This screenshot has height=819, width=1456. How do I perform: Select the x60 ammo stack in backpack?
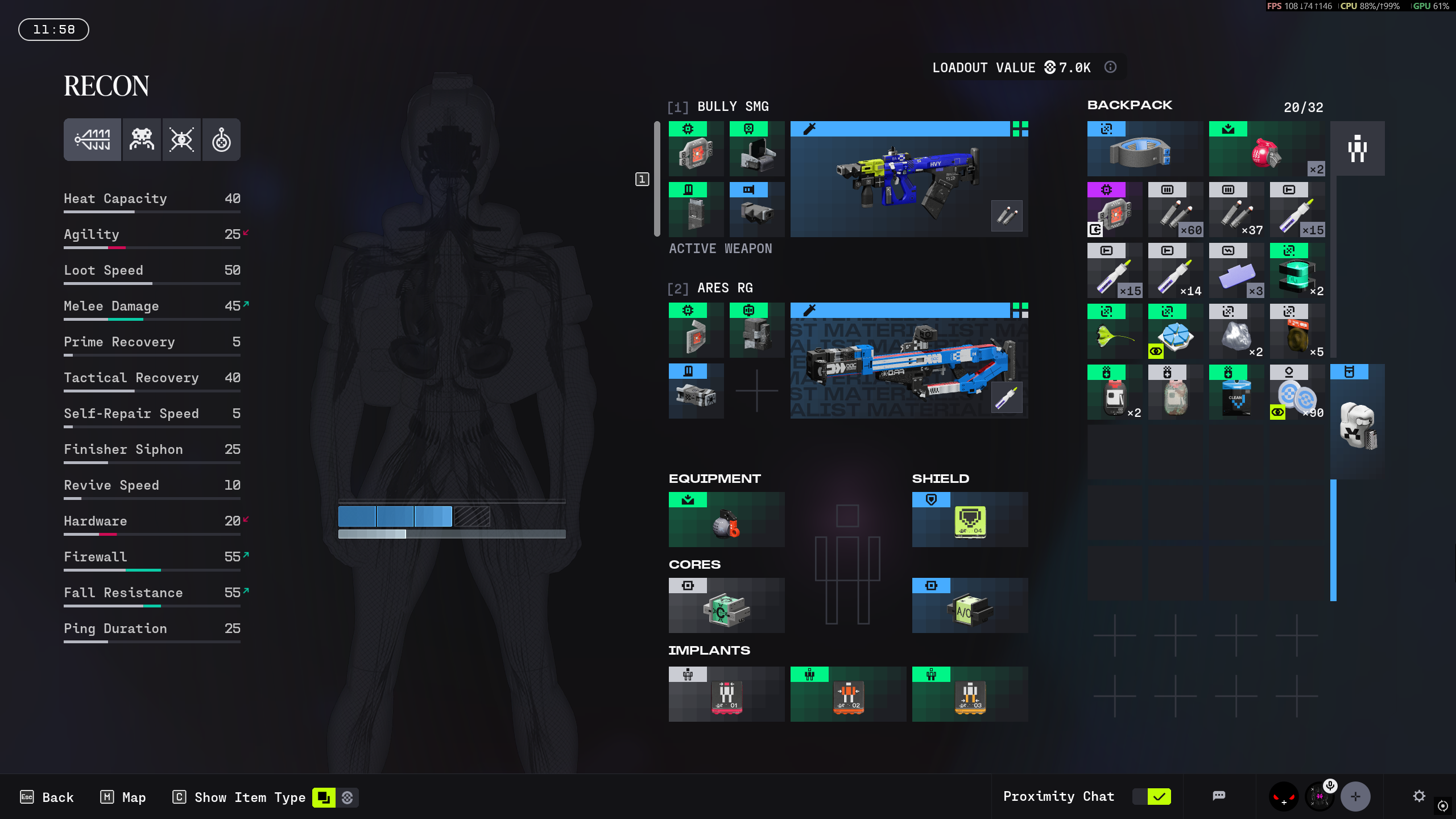[1175, 210]
